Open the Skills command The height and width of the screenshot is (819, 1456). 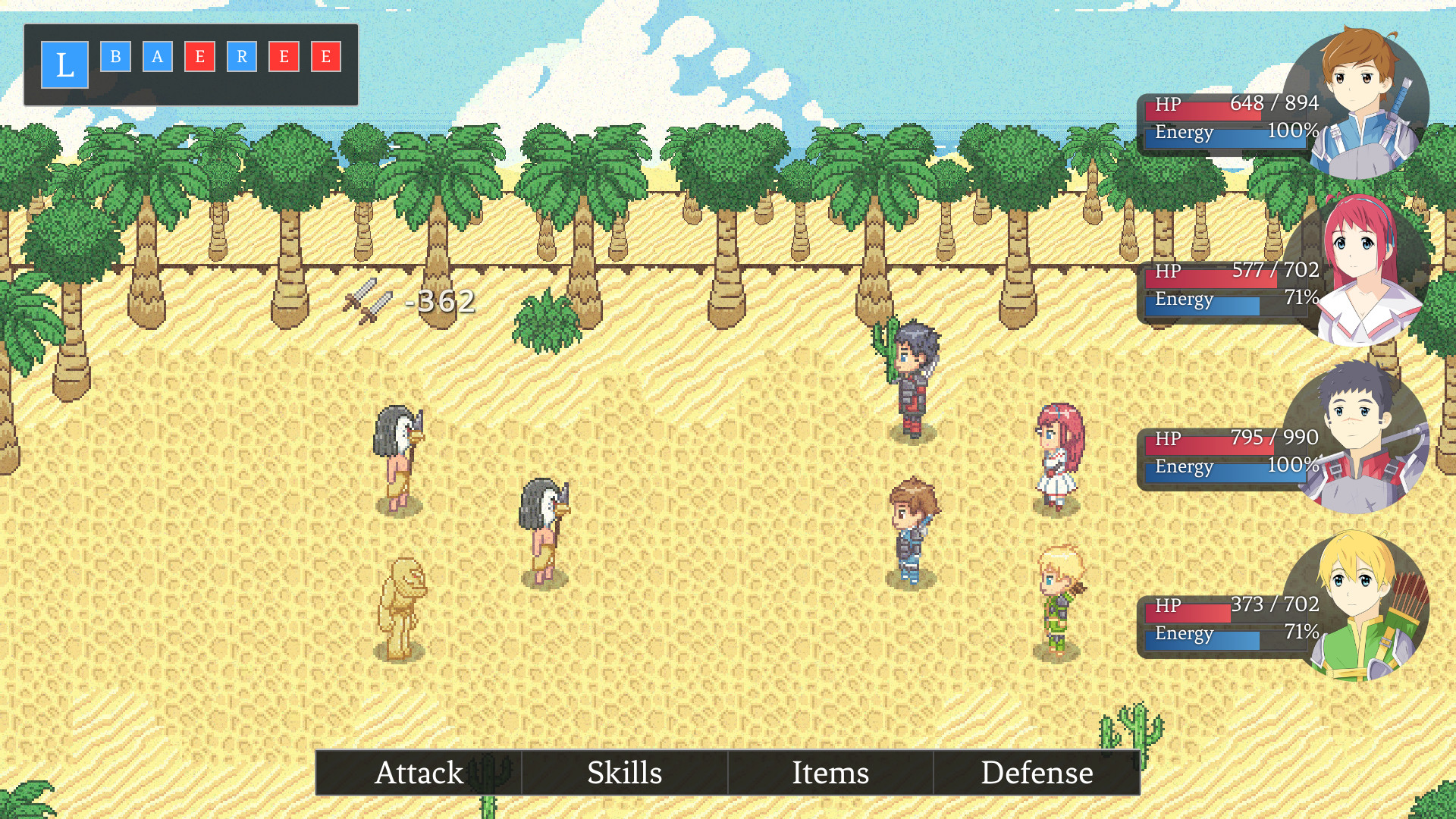[625, 773]
